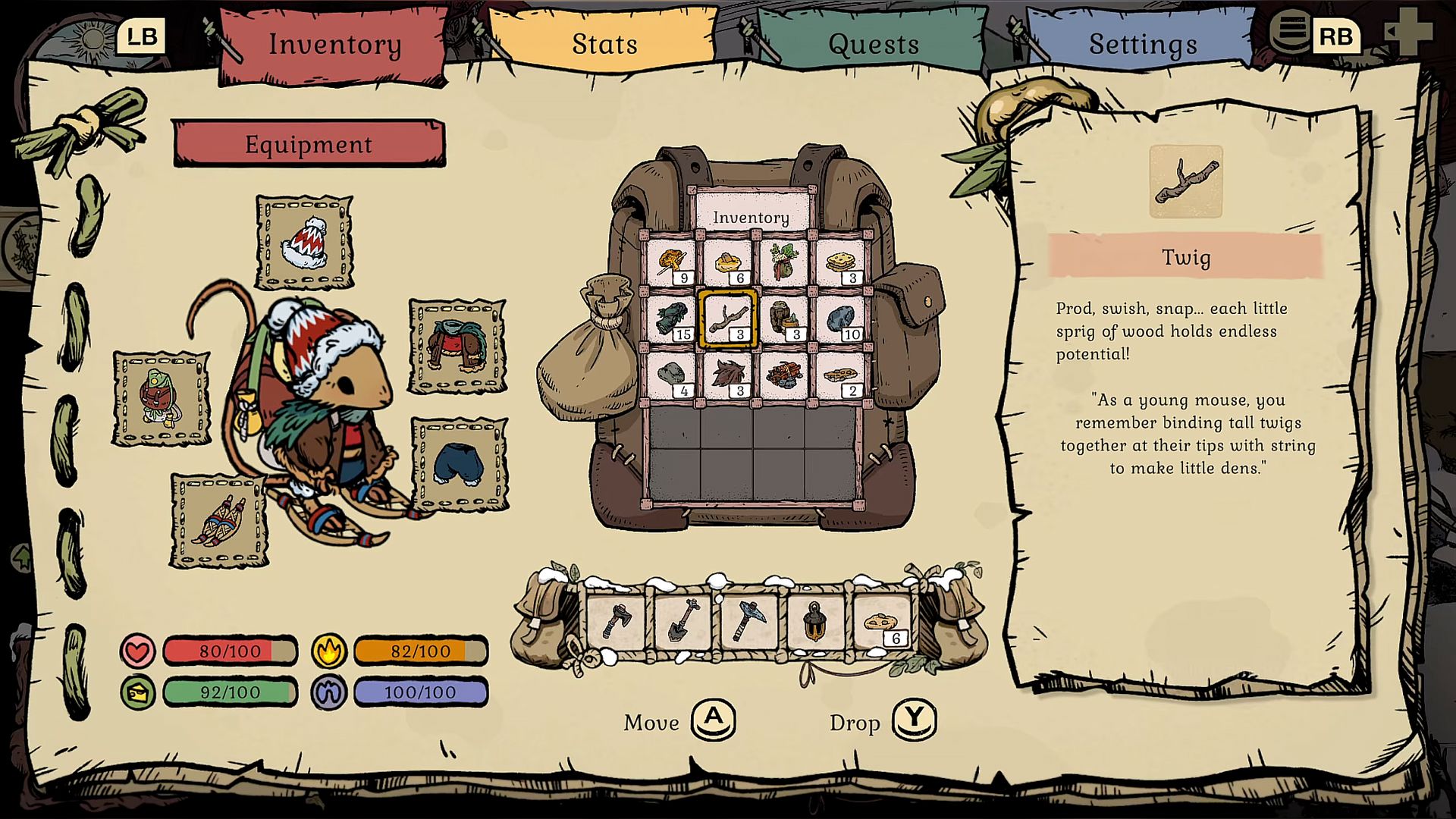1456x819 pixels.
Task: Select the blue stone stack of ten
Action: tap(840, 318)
